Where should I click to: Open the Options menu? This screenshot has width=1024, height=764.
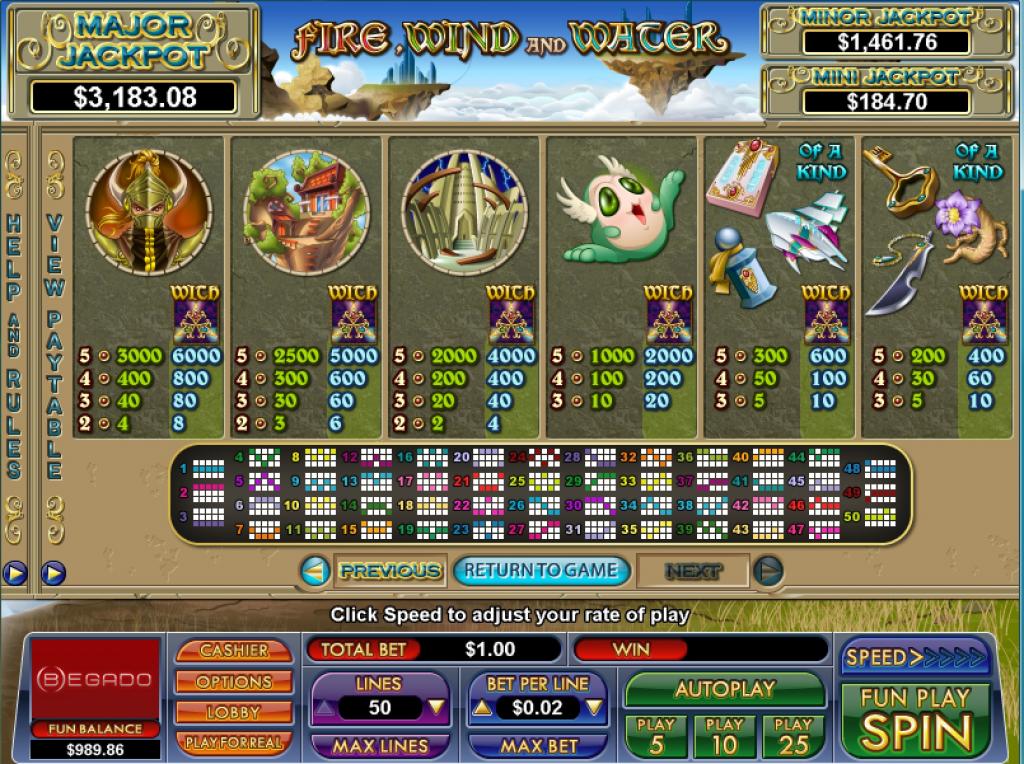coord(234,682)
